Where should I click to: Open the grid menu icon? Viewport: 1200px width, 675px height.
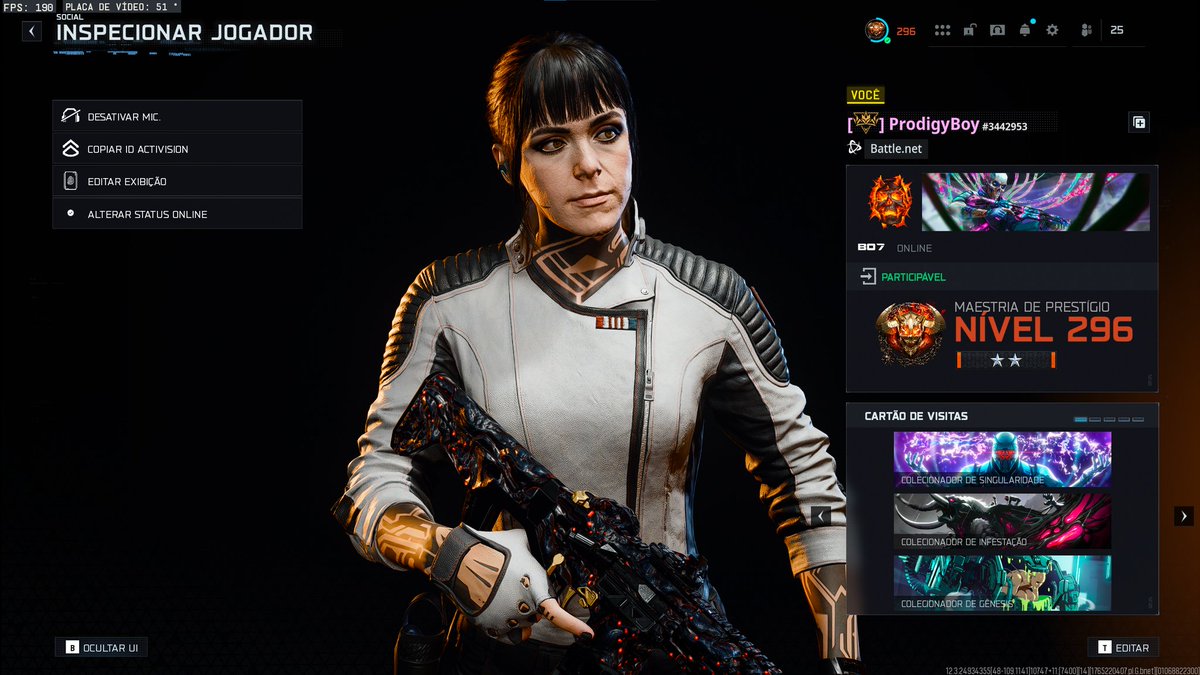(x=942, y=31)
